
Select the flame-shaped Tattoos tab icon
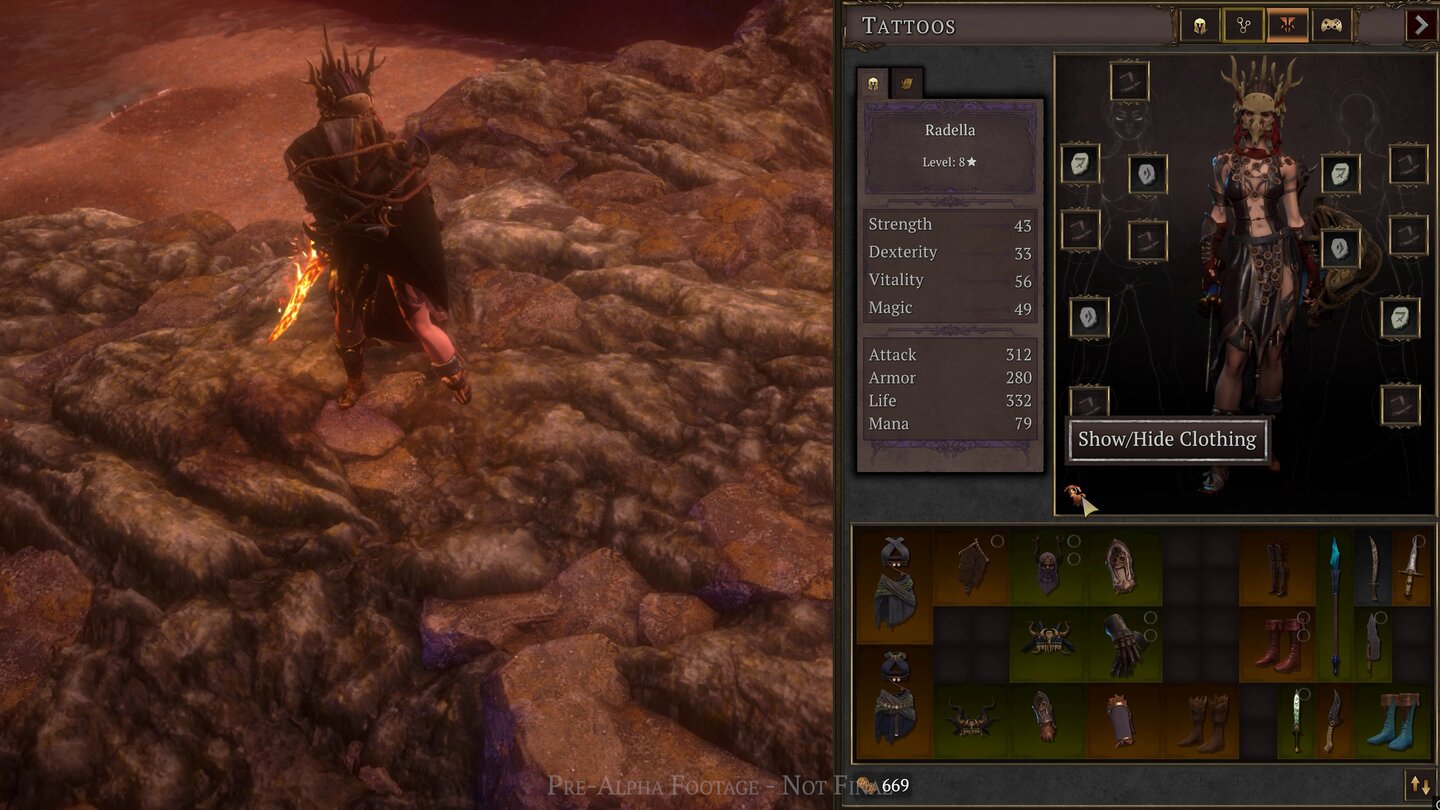coord(1288,25)
